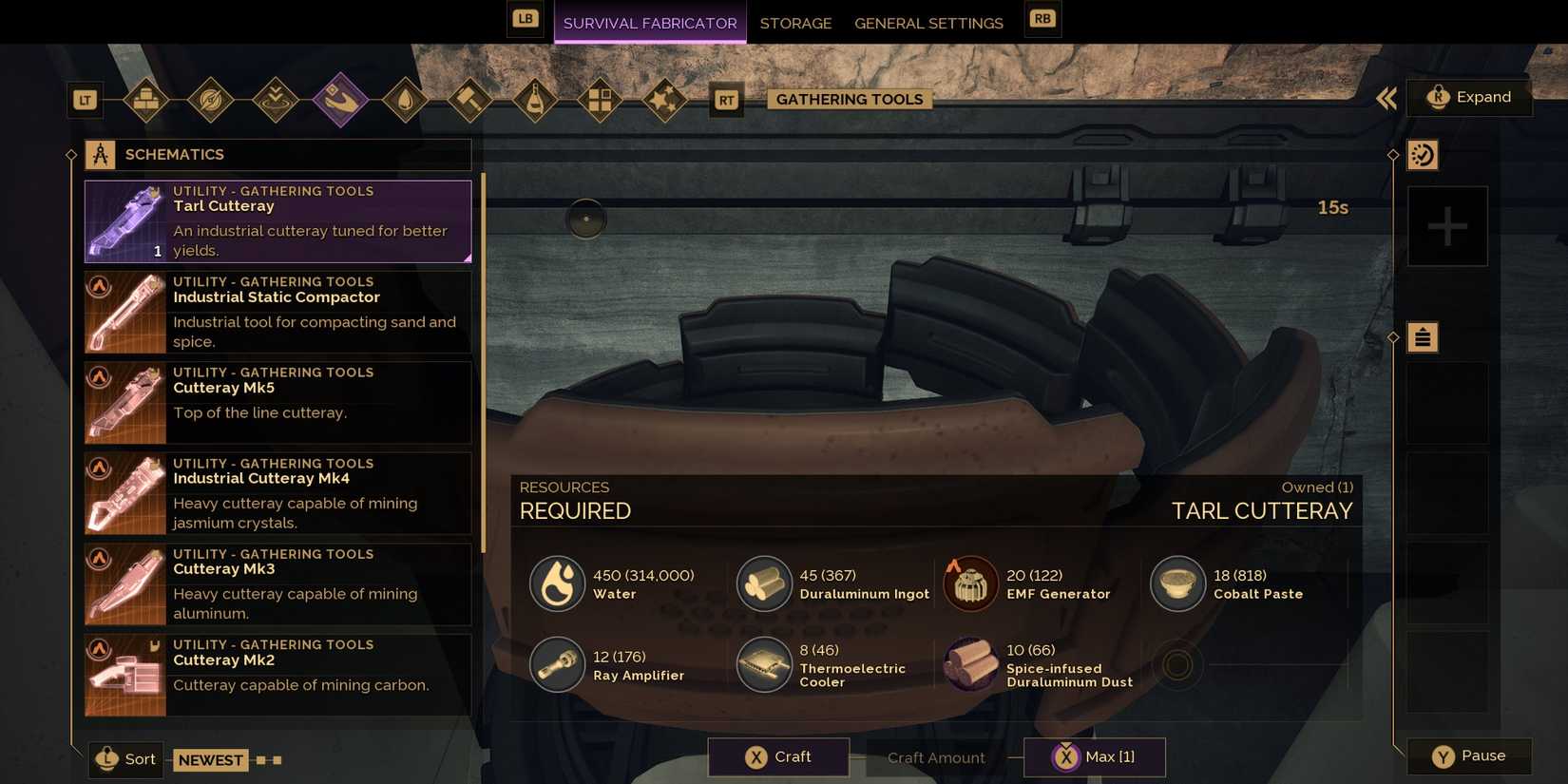
Task: Select the Cutteray Mk5 schematic
Action: (277, 401)
